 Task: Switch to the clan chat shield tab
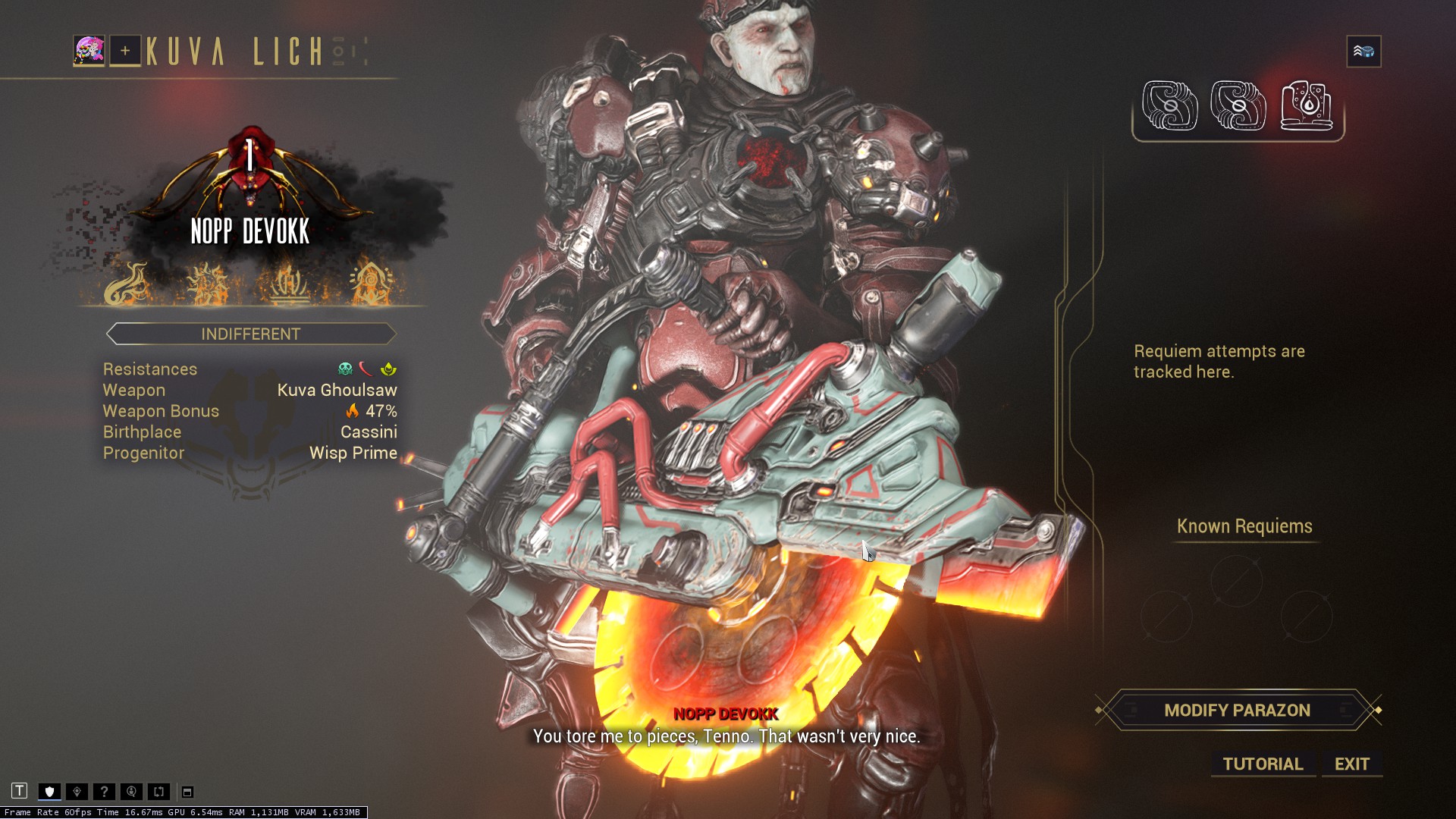pos(50,792)
